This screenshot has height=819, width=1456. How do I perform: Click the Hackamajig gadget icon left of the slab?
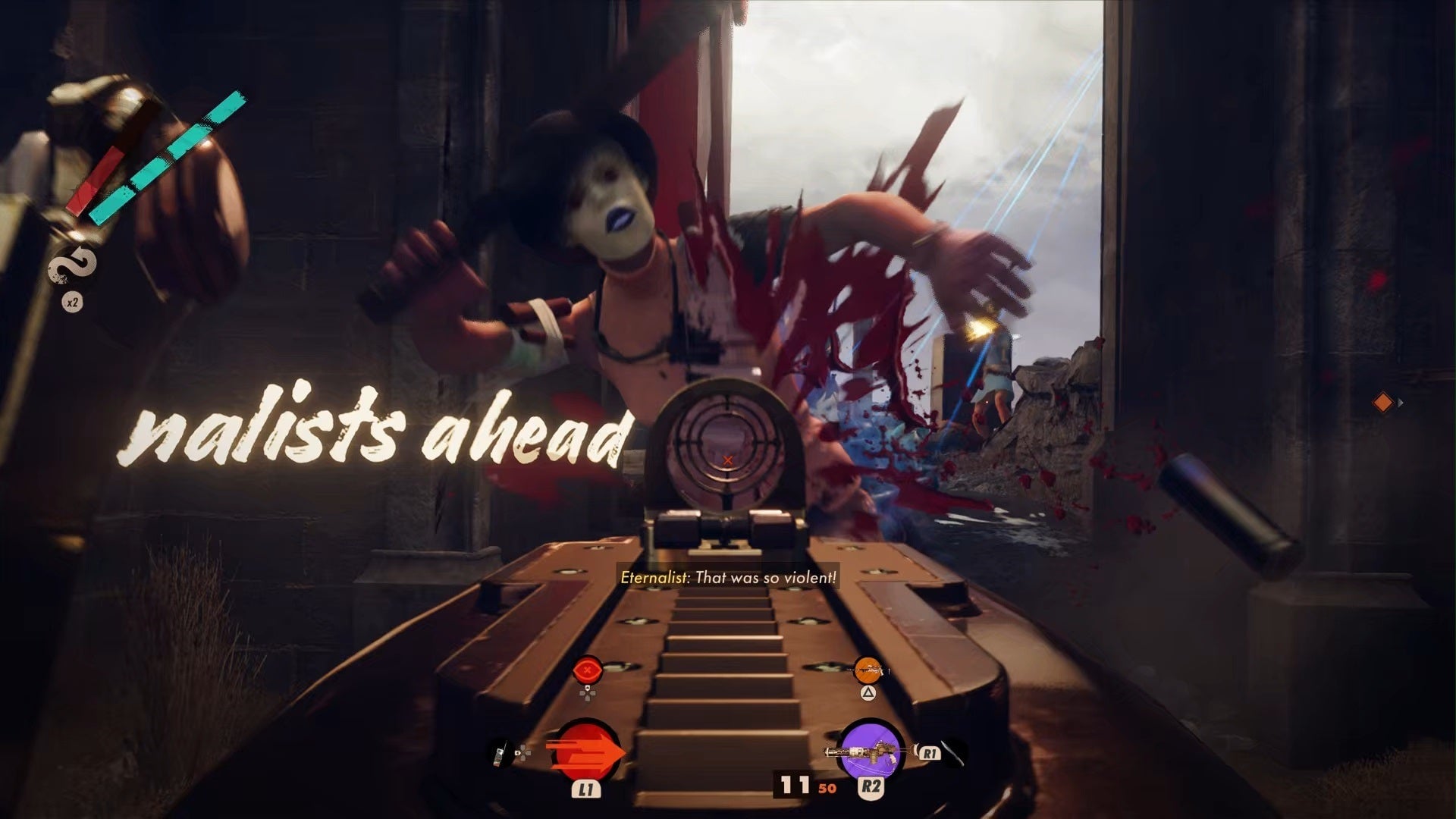click(x=500, y=757)
